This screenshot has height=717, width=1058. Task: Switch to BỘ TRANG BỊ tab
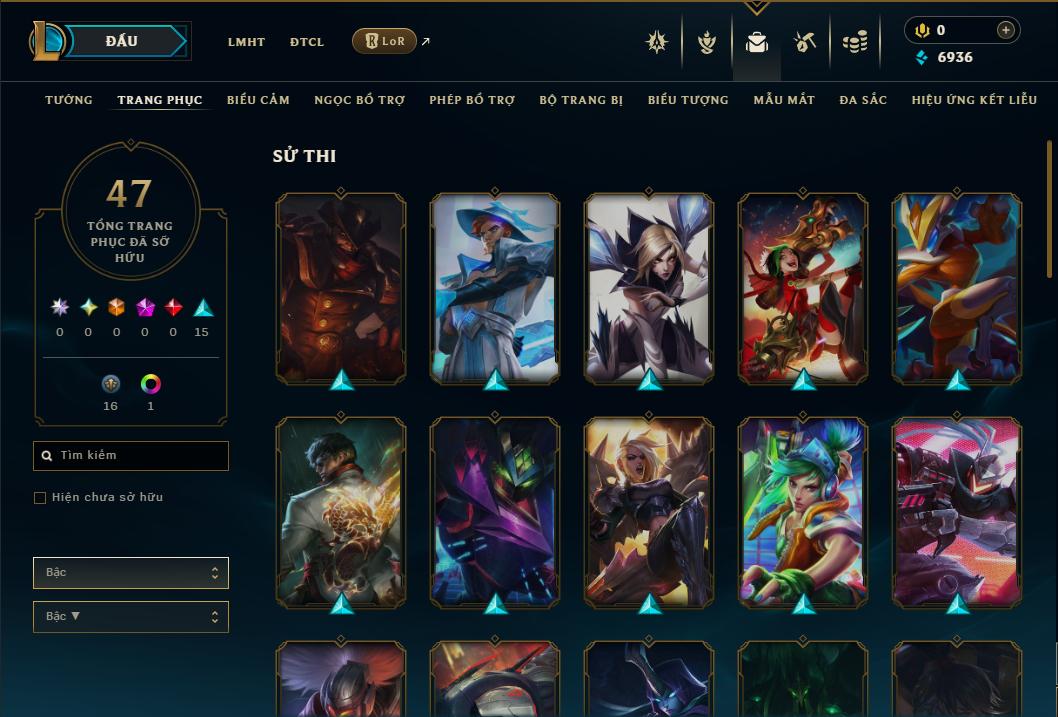point(581,100)
